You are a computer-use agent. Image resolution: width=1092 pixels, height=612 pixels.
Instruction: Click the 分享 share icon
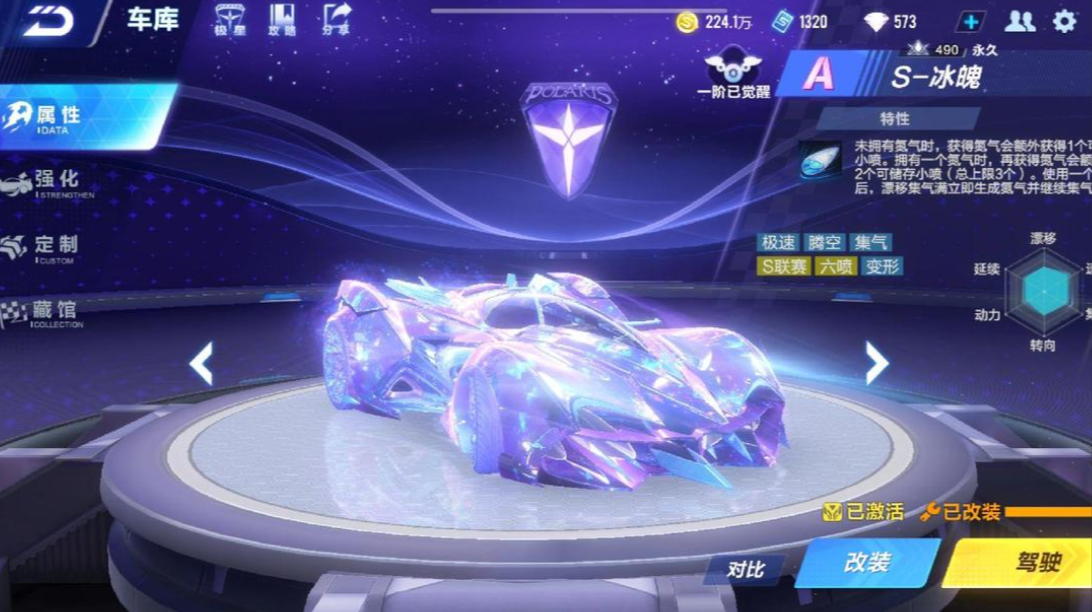click(x=337, y=19)
